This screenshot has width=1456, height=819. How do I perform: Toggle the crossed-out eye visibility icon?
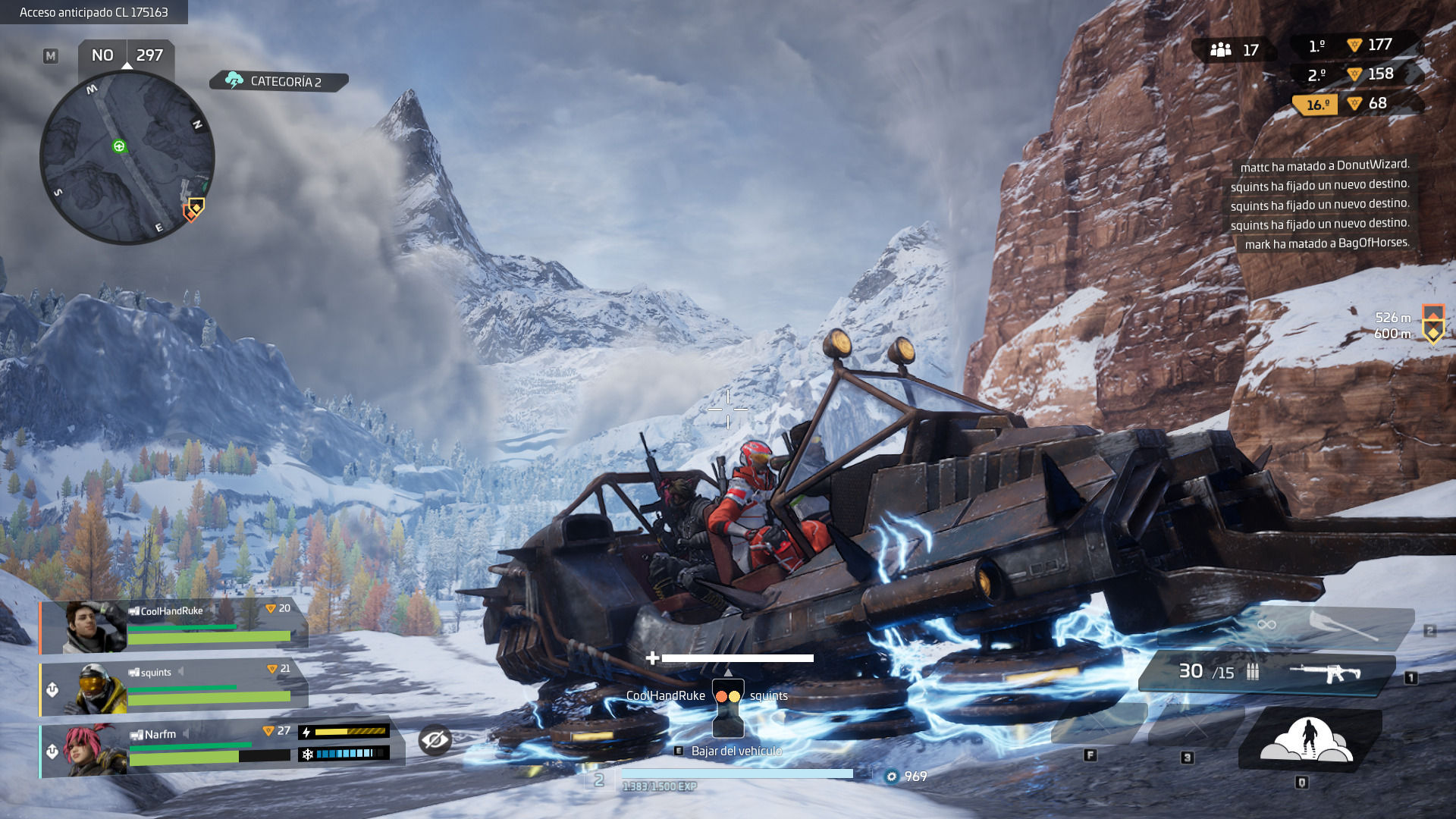click(435, 739)
